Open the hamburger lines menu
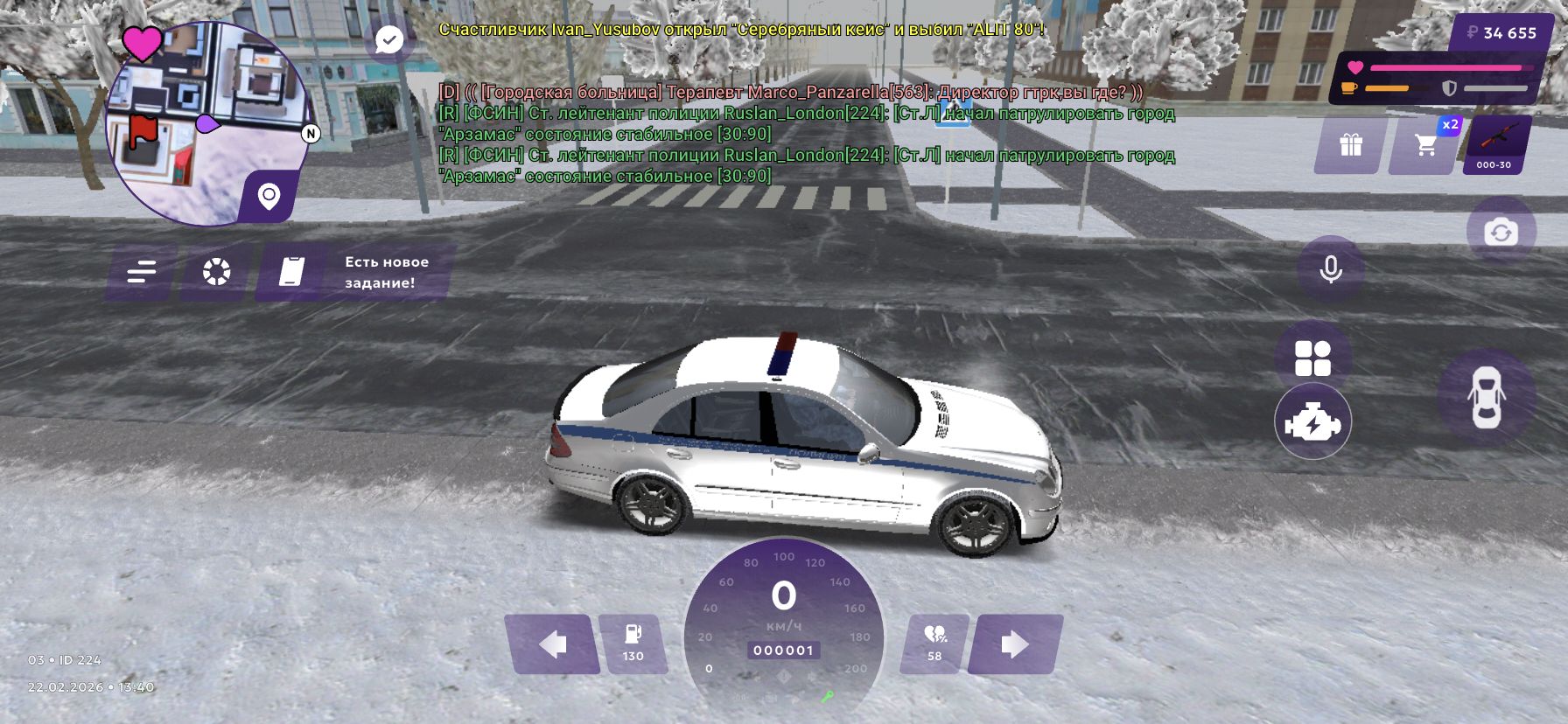The height and width of the screenshot is (724, 1568). 141,273
